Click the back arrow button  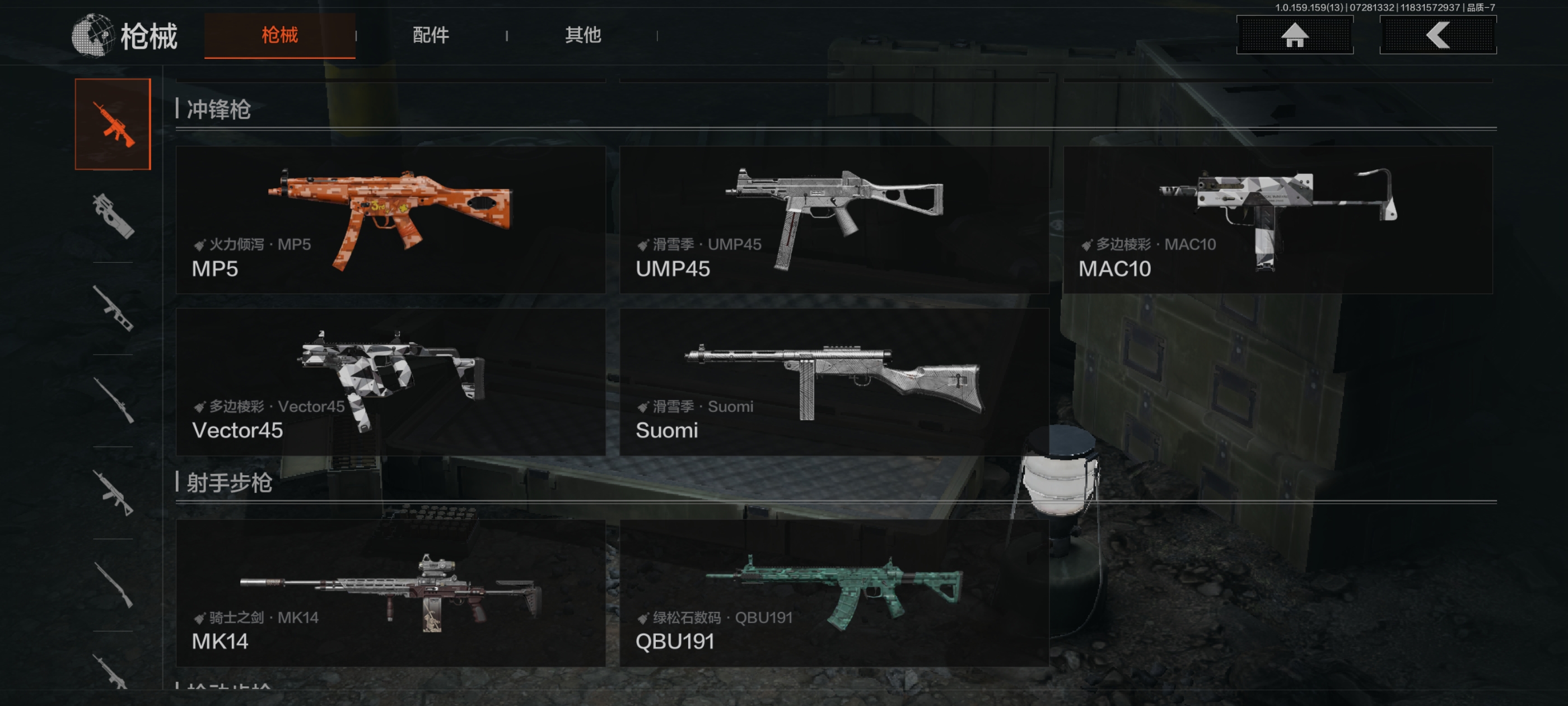coord(1437,35)
